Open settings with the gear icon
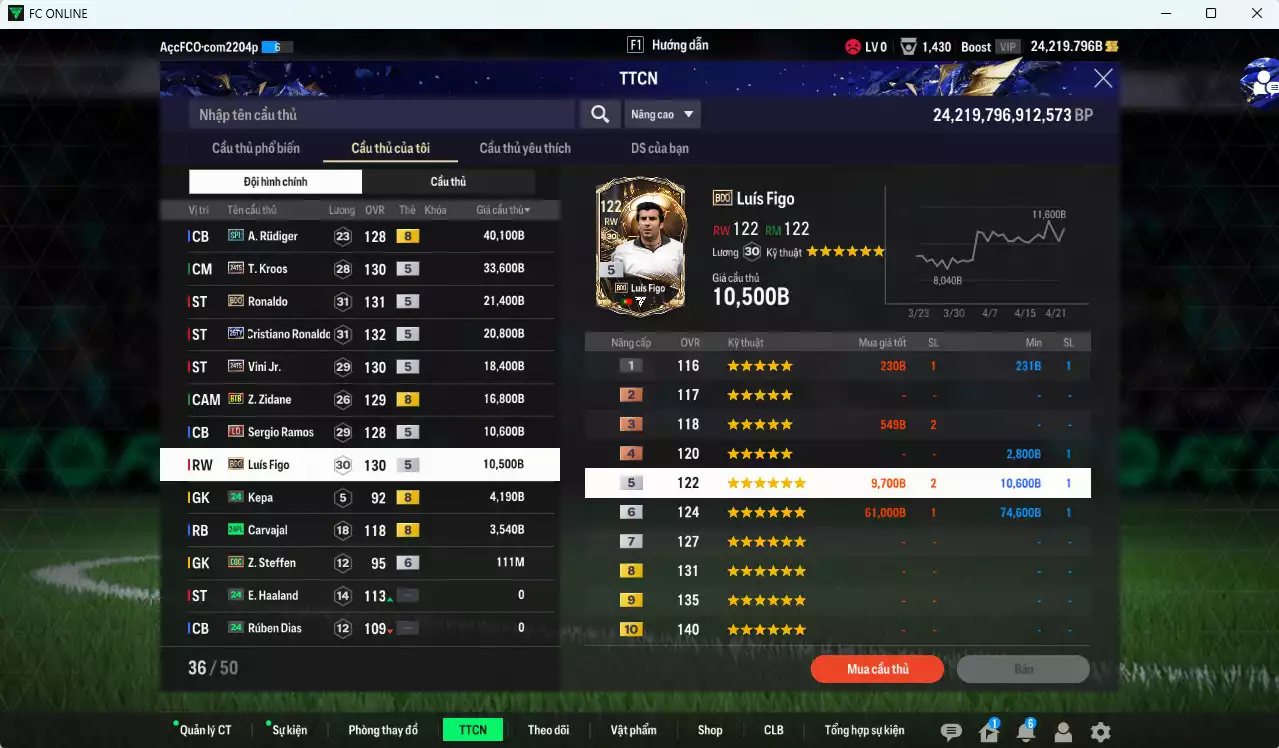 [x=1100, y=732]
